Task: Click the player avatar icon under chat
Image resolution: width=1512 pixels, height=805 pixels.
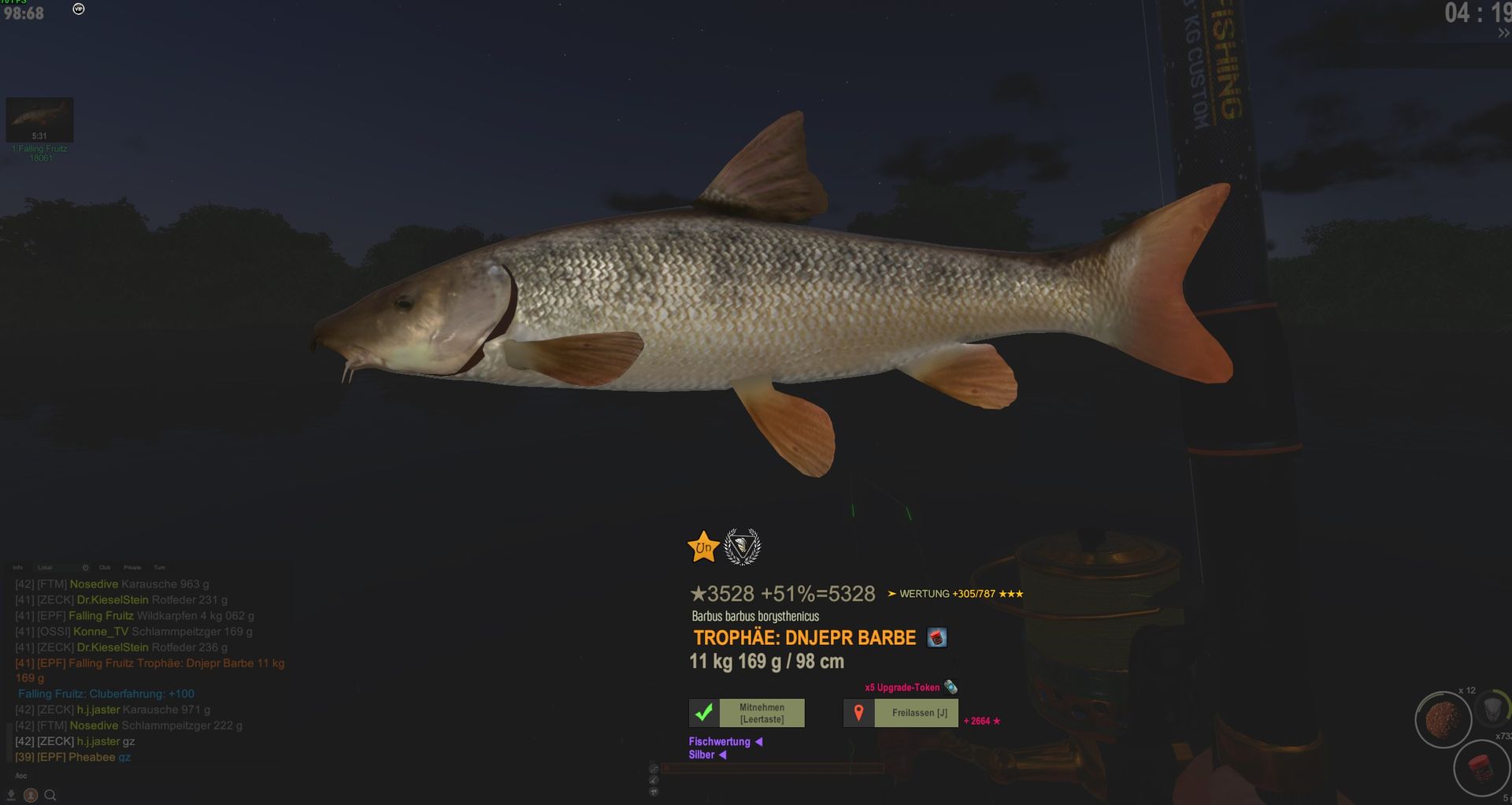Action: [30, 796]
